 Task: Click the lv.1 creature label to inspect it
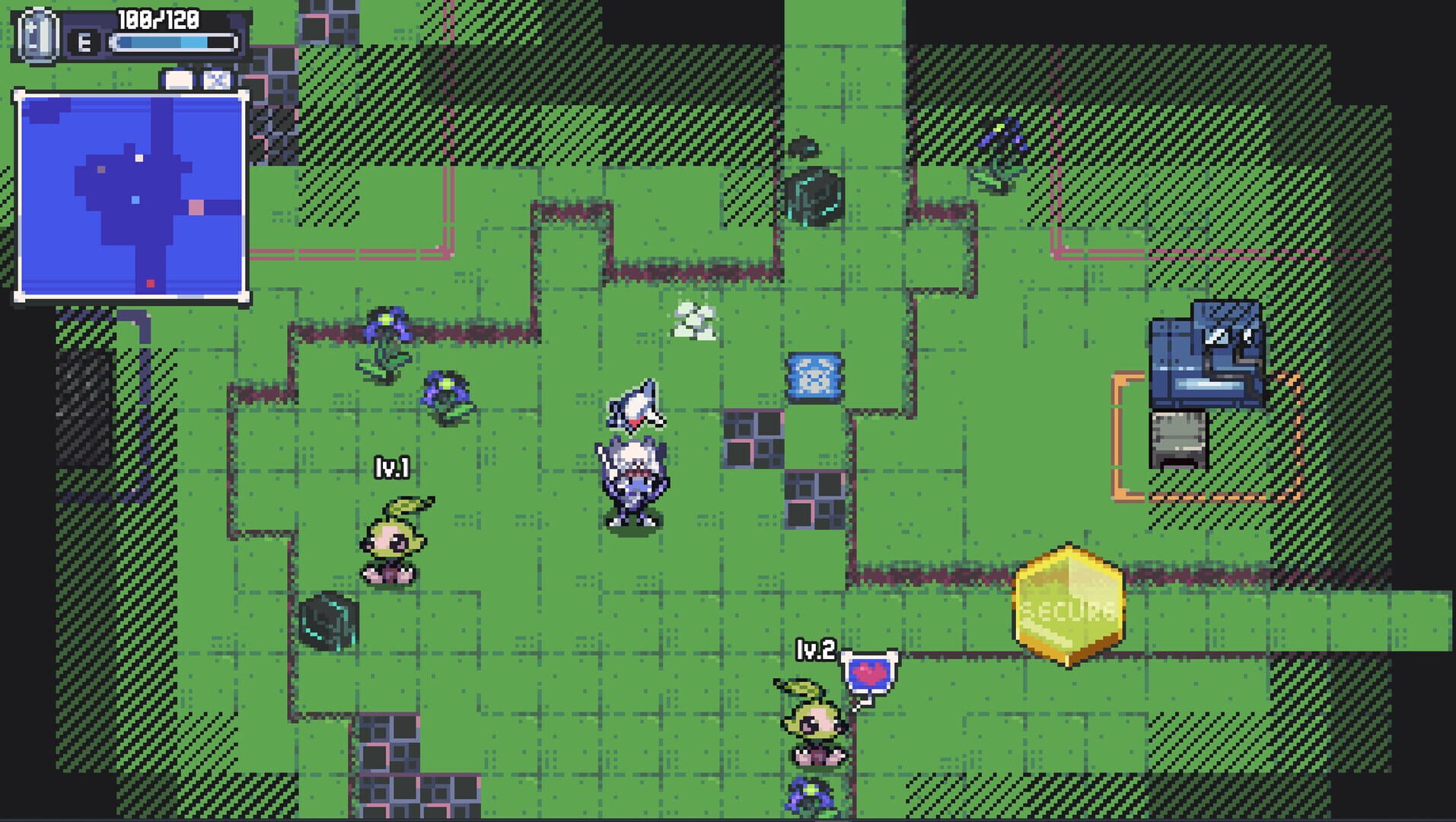394,467
